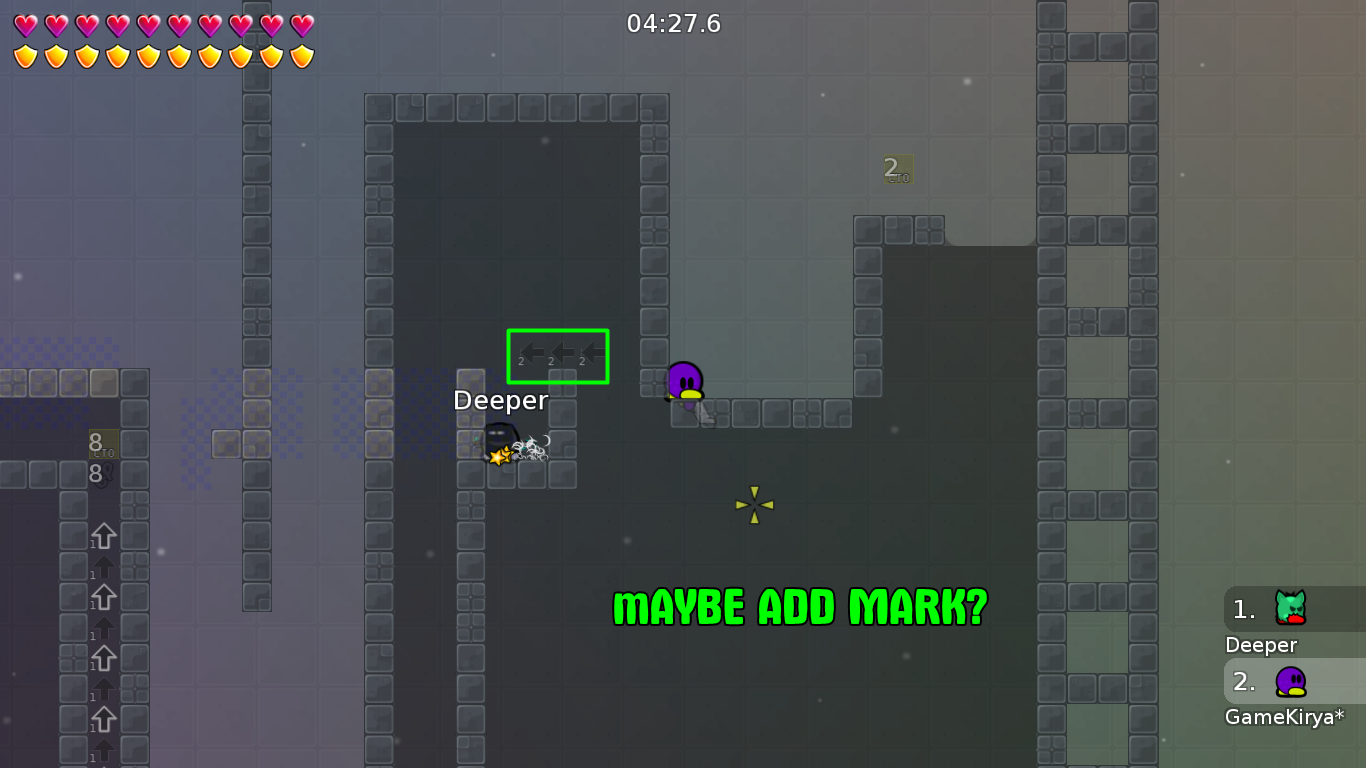Click the yellow crosshair cursor marker
The width and height of the screenshot is (1366, 768).
click(754, 503)
